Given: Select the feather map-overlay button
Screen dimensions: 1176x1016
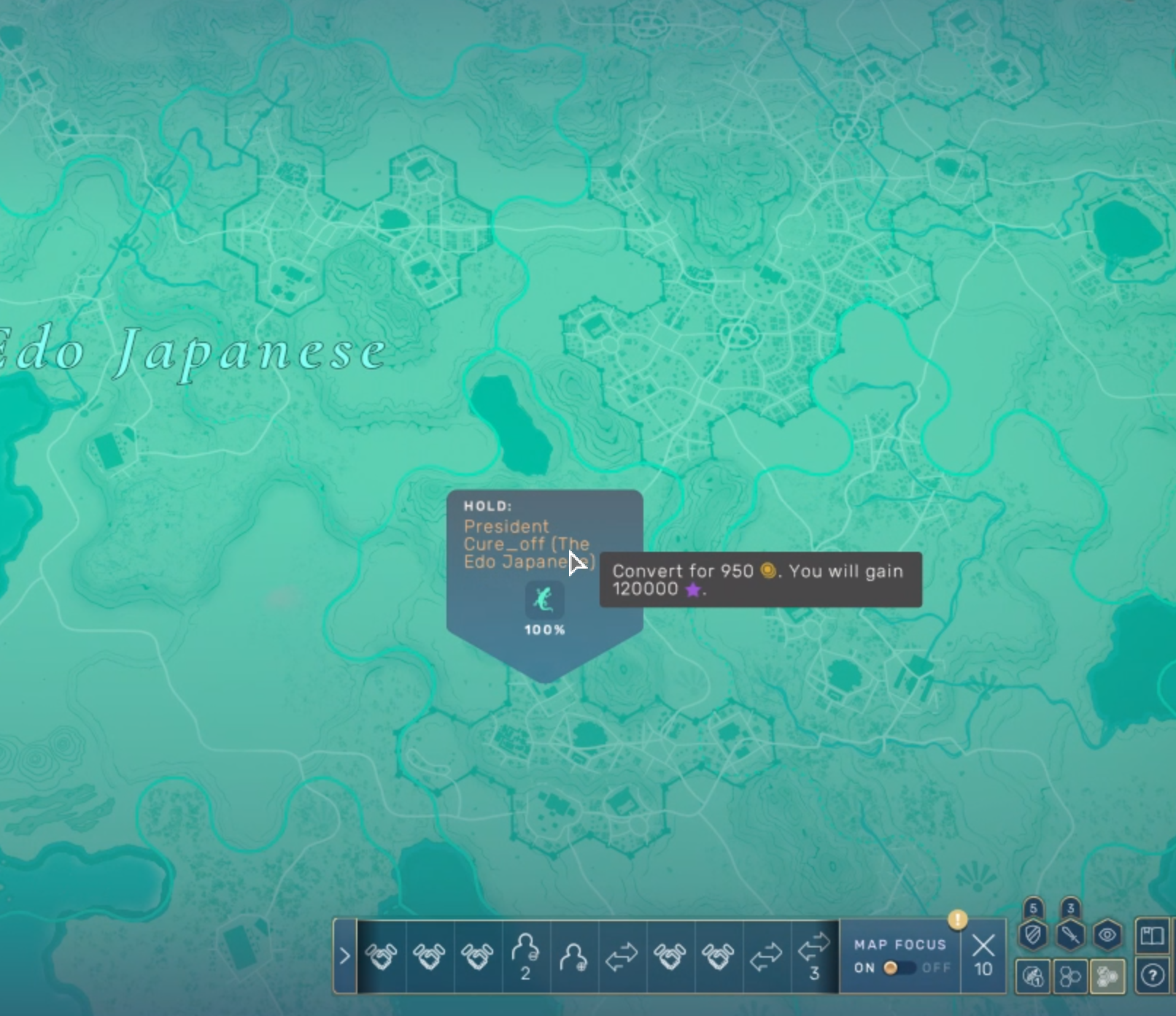Looking at the screenshot, I should click(1033, 976).
